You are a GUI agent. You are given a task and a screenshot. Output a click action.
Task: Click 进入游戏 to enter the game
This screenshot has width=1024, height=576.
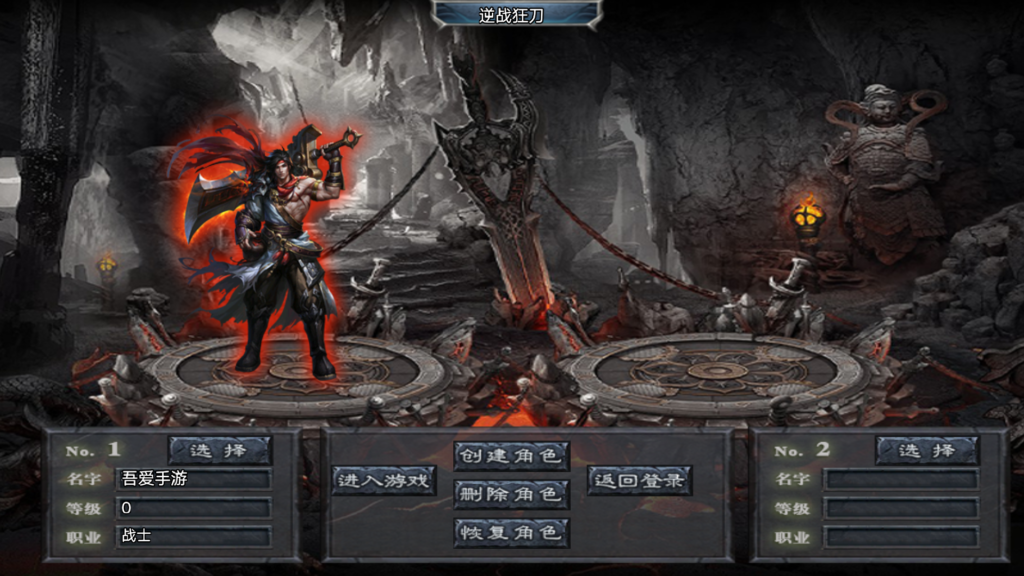(x=385, y=480)
